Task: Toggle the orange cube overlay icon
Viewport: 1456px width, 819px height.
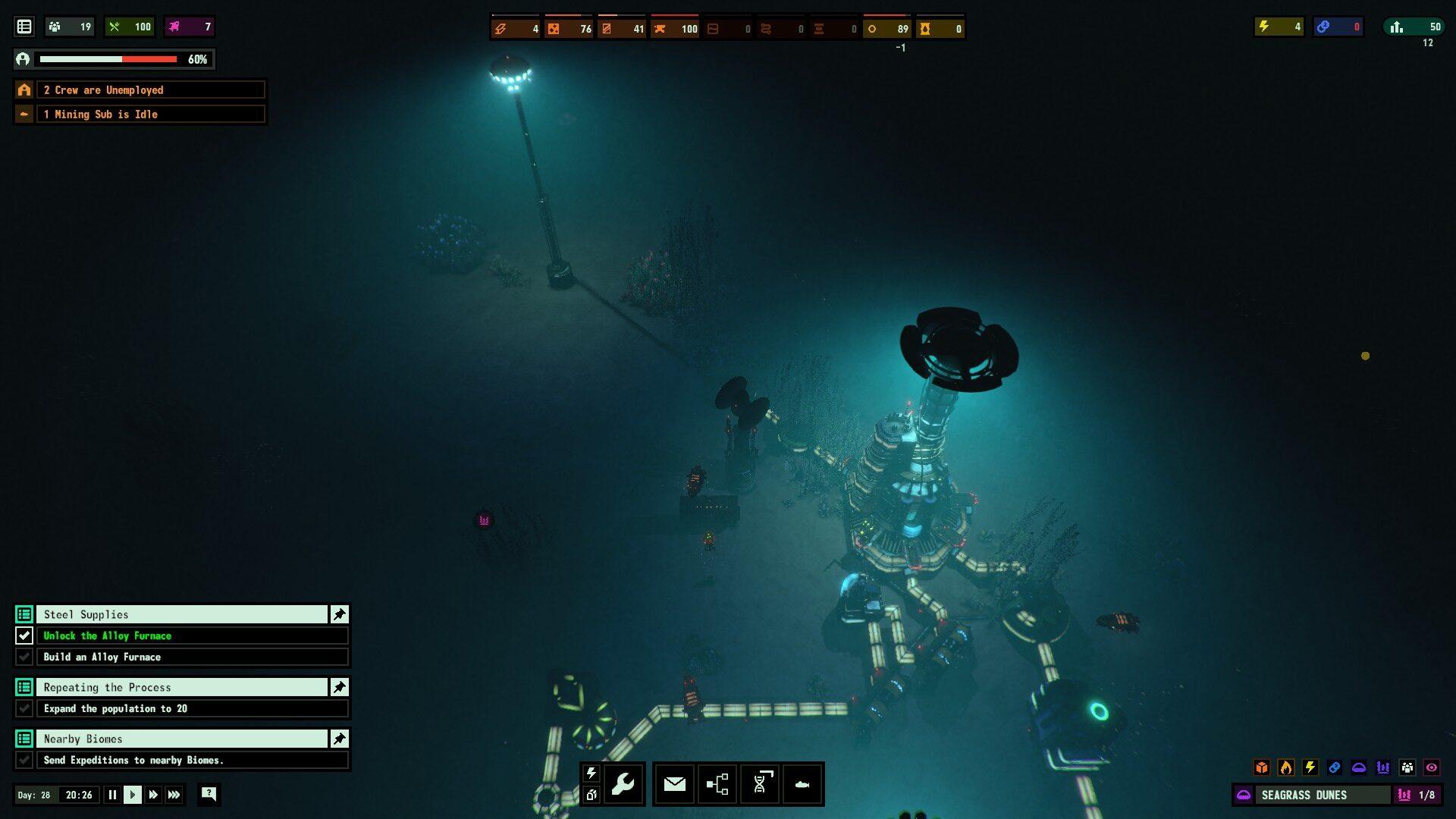Action: (1261, 767)
